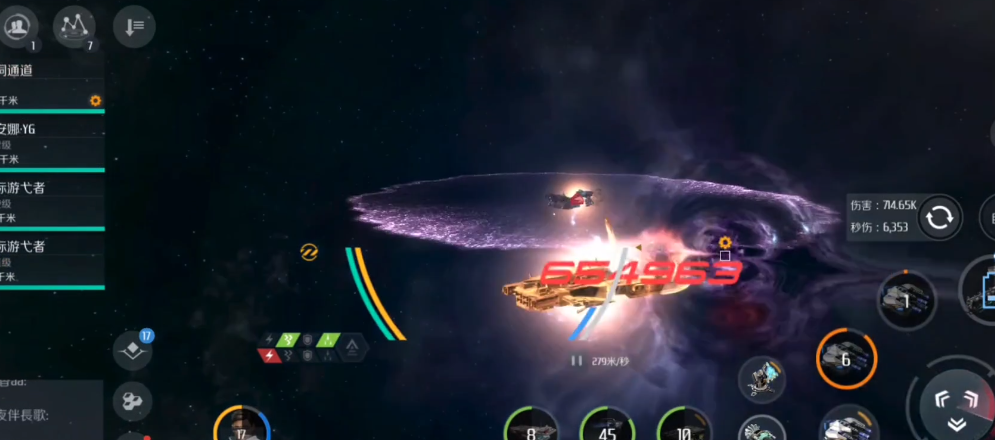Activate the orange-ringed weapon module numbered 6
The height and width of the screenshot is (440, 995).
(x=846, y=358)
